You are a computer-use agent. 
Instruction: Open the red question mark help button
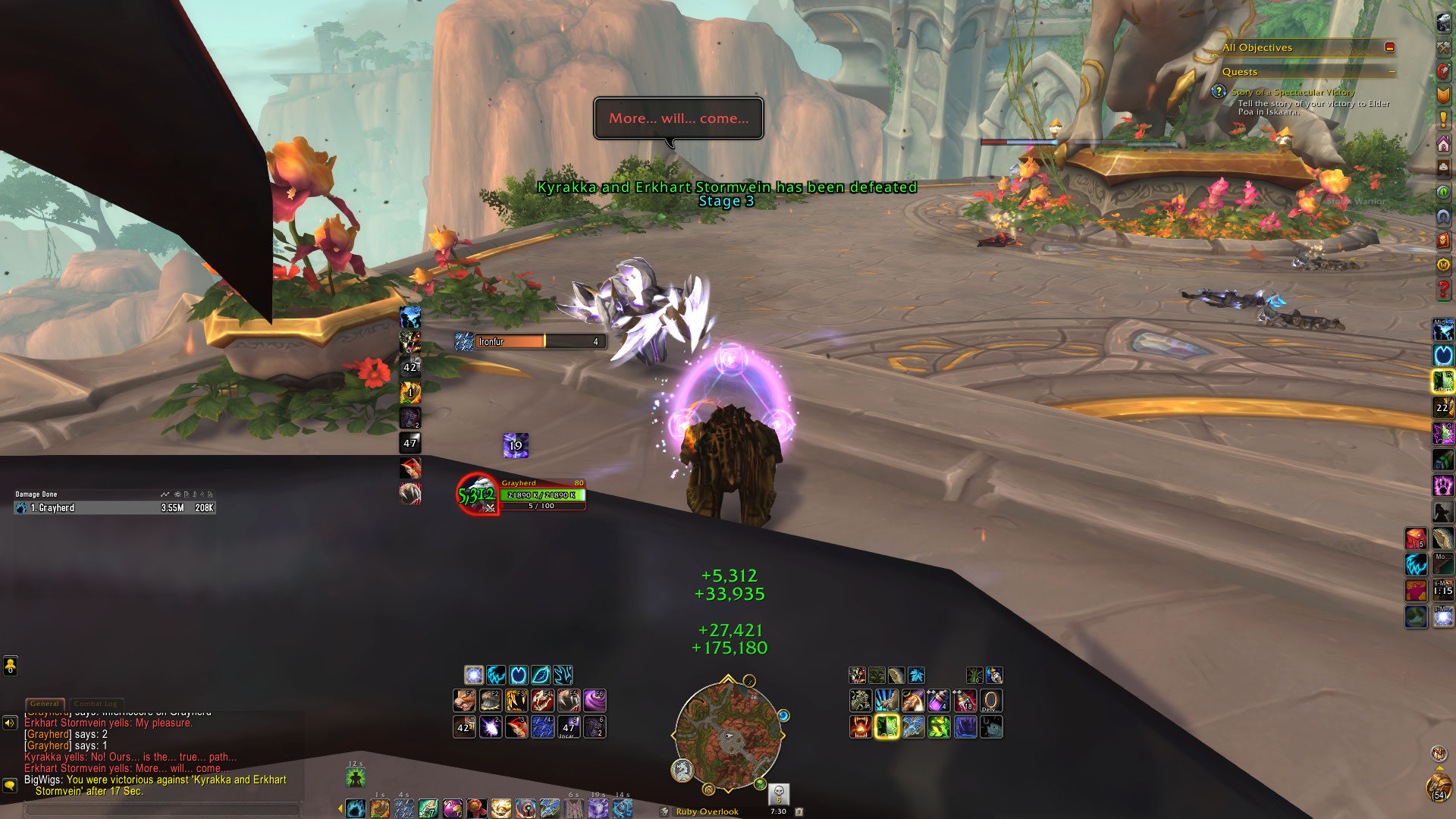pyautogui.click(x=1443, y=290)
